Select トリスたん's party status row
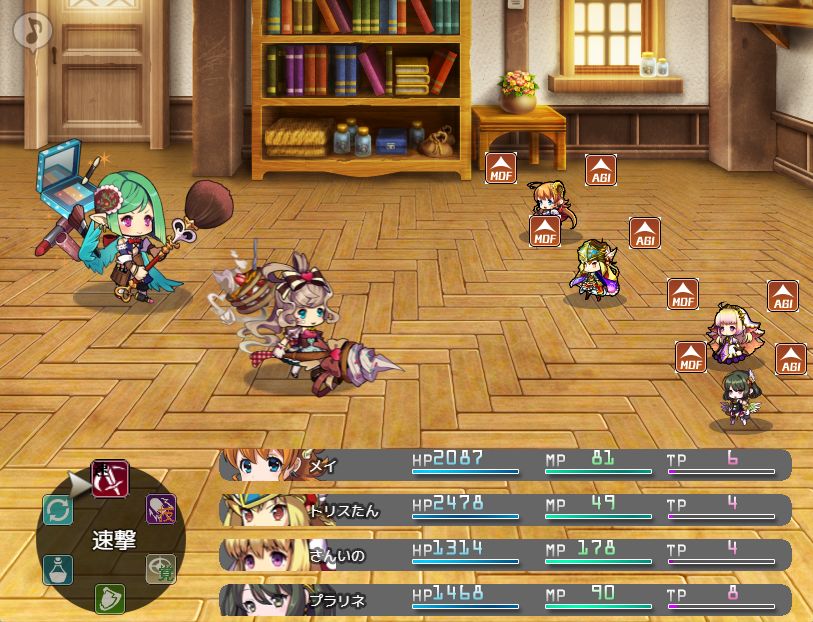 (x=505, y=509)
